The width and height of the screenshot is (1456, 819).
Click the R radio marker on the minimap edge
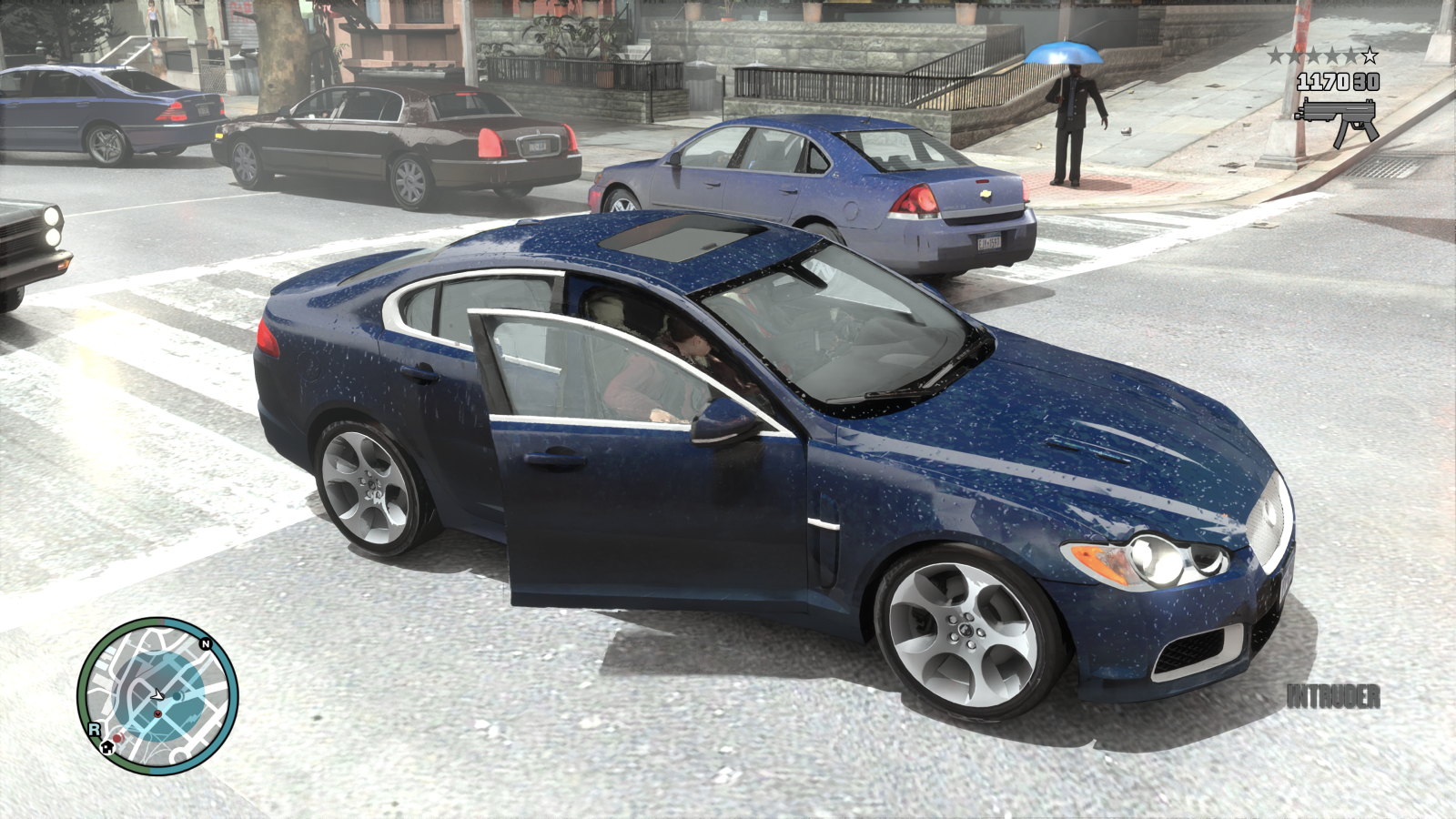pyautogui.click(x=95, y=730)
